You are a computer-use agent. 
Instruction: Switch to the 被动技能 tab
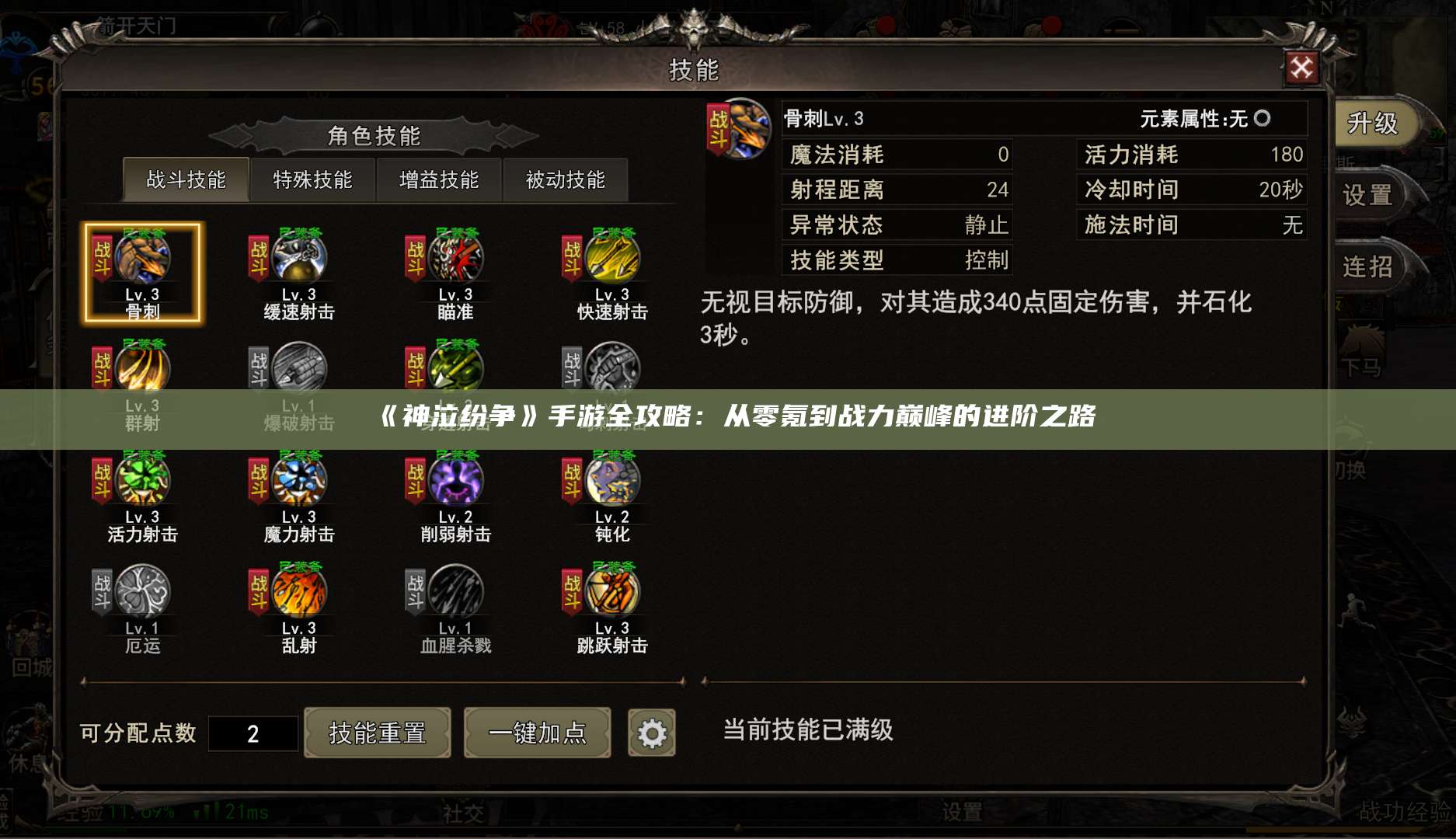point(566,179)
